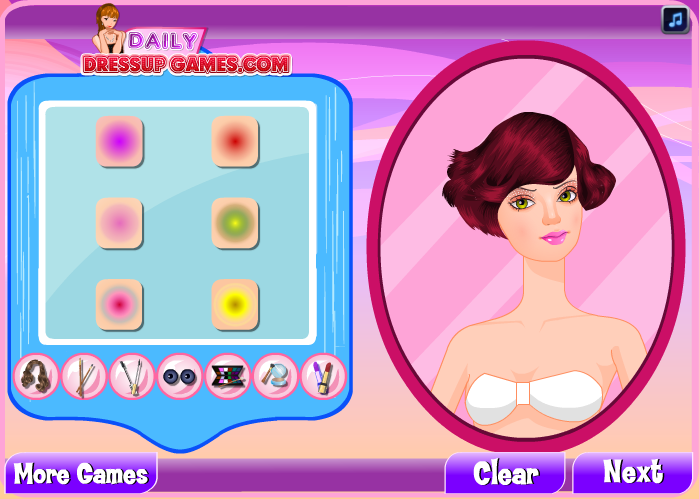Select the purple color swatch
Image resolution: width=699 pixels, height=499 pixels.
[x=119, y=141]
